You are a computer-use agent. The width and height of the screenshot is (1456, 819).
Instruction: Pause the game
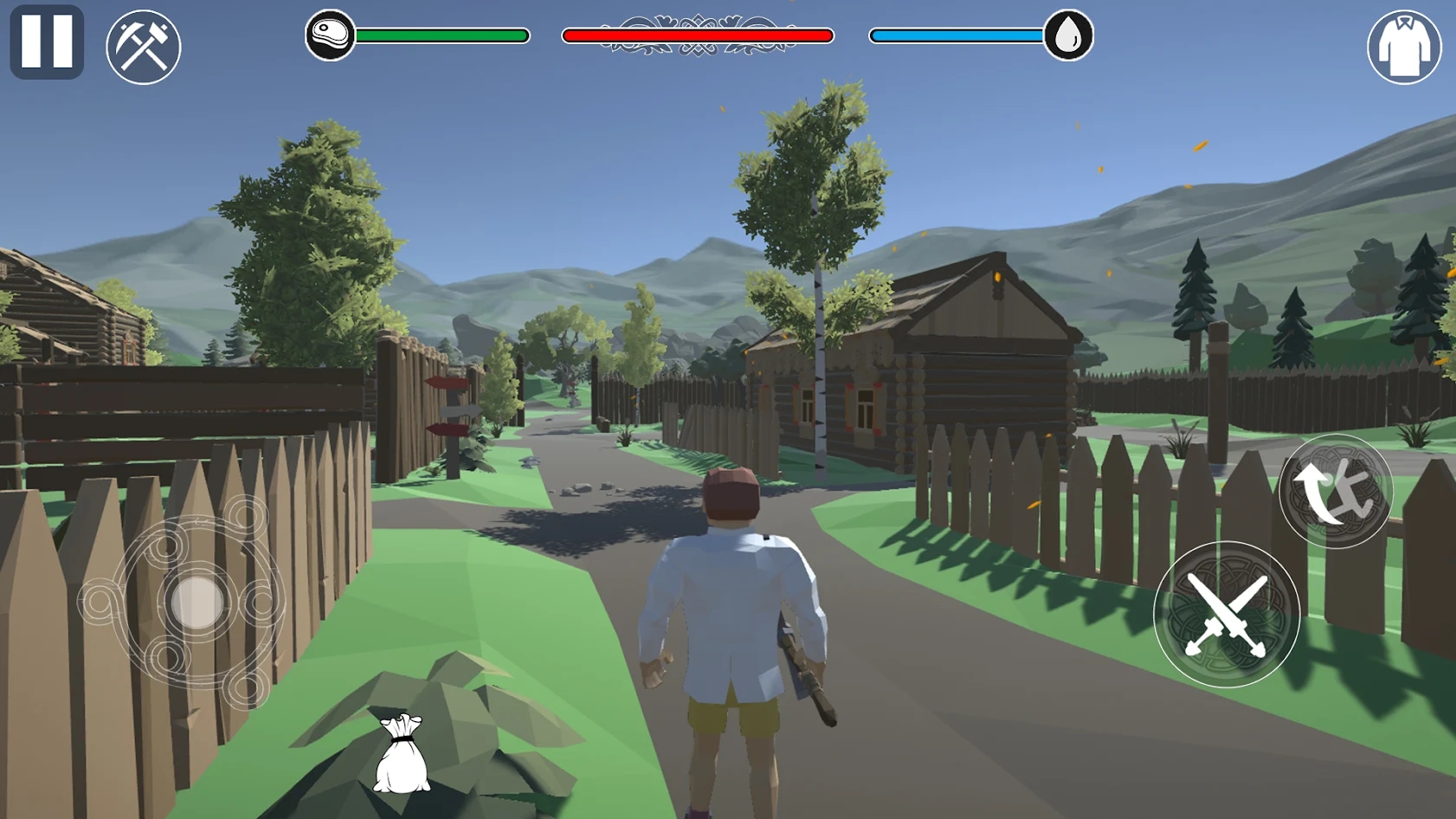coord(47,42)
